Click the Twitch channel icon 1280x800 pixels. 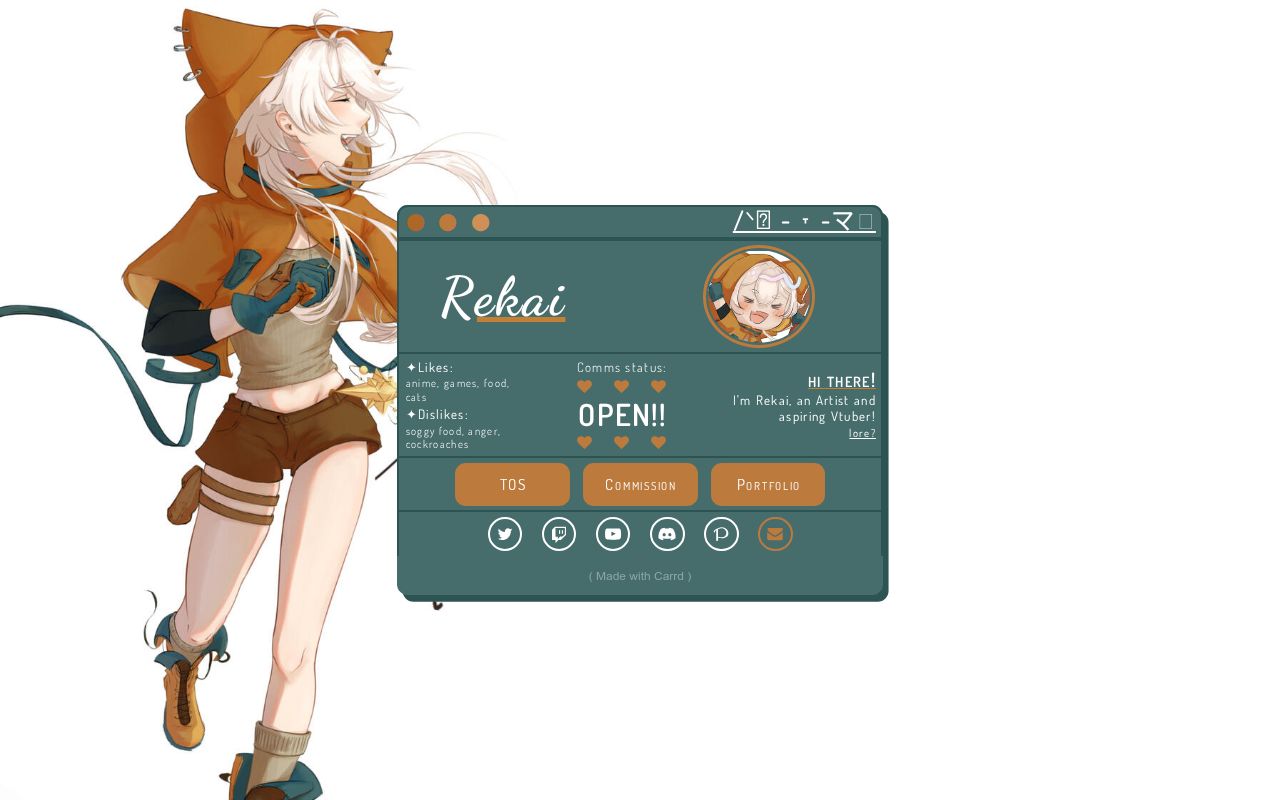click(x=559, y=534)
